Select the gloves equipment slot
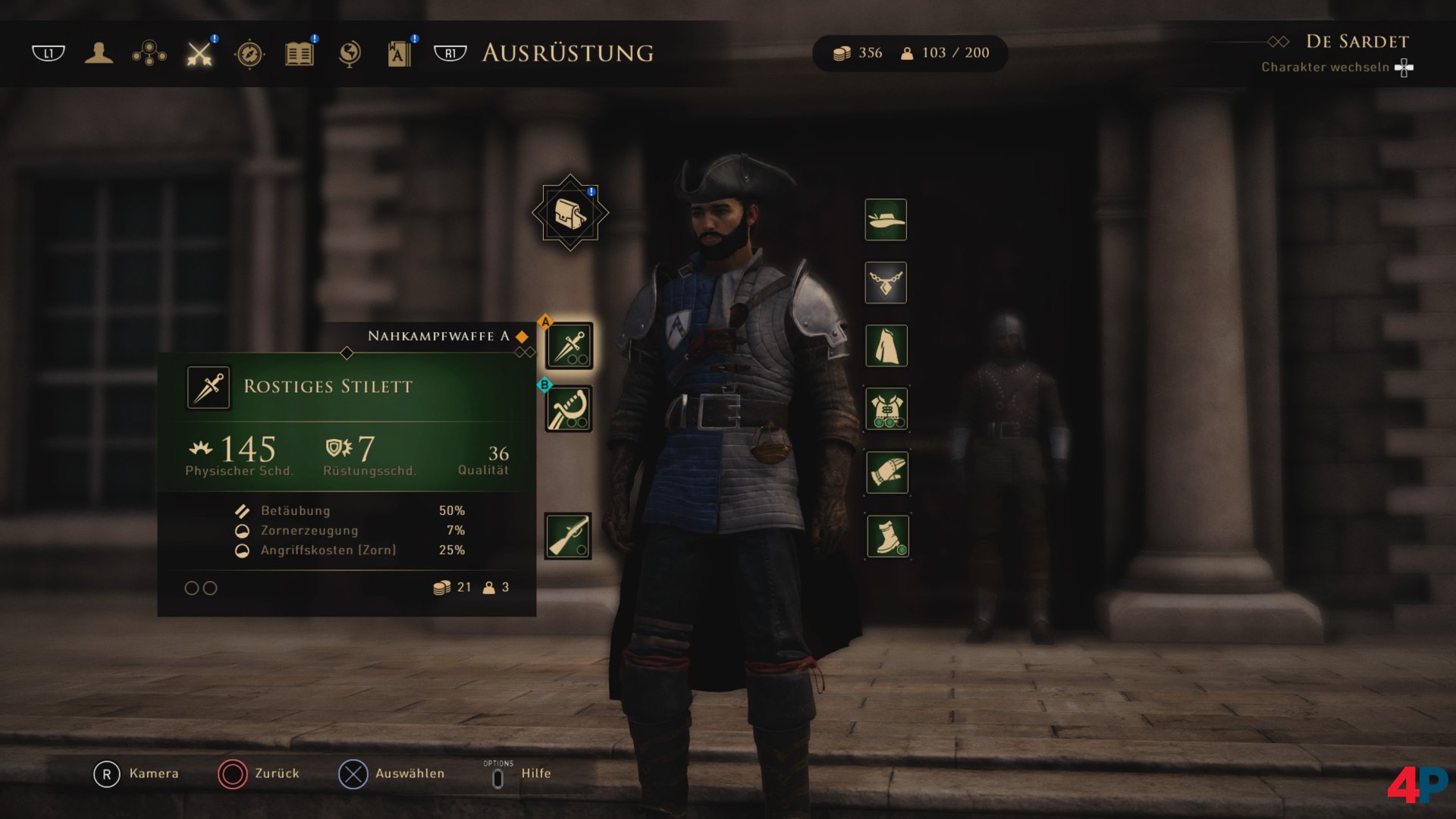 tap(886, 472)
